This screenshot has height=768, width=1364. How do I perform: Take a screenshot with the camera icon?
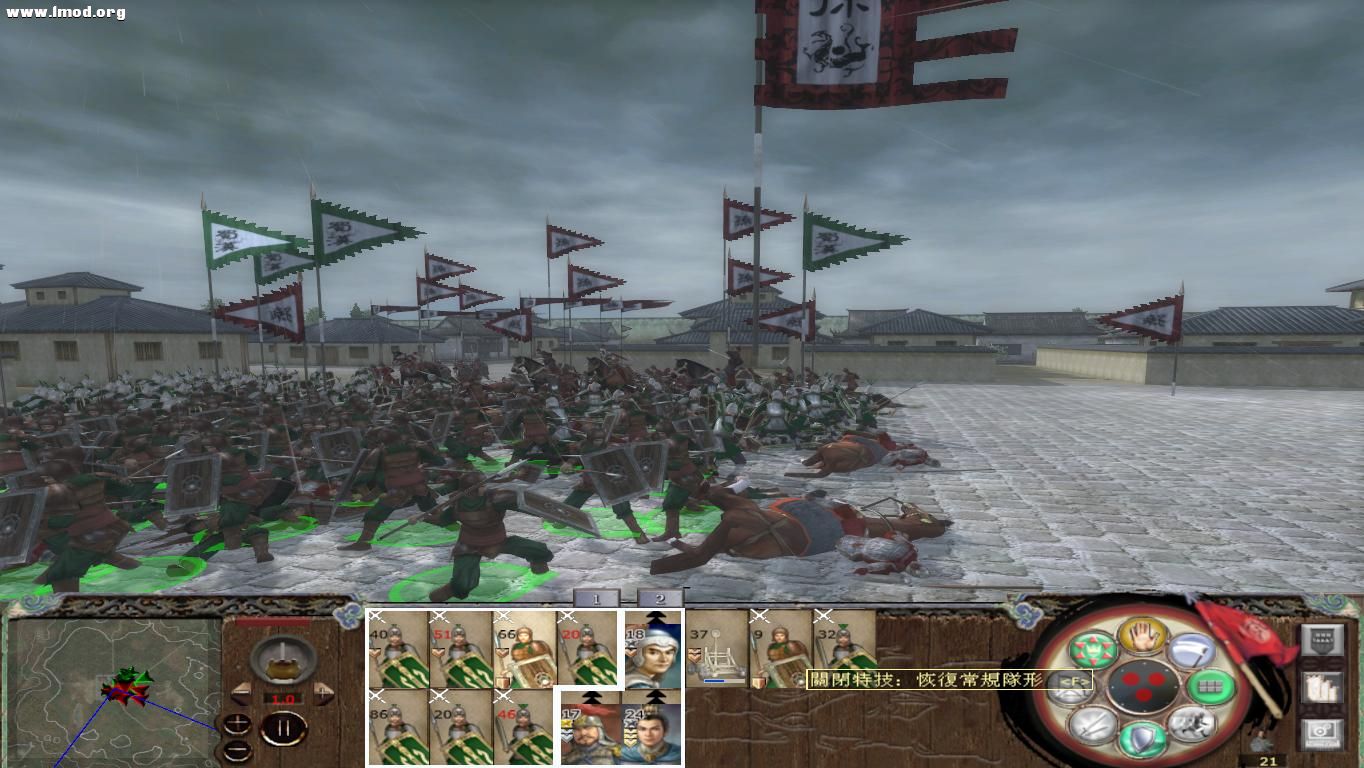(x=1320, y=734)
